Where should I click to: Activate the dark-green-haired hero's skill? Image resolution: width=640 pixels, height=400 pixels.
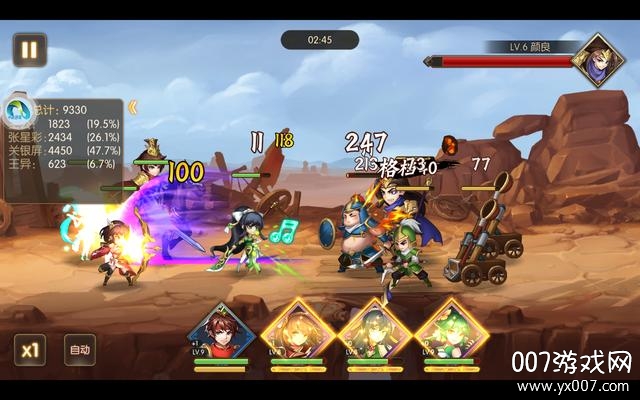tap(372, 333)
